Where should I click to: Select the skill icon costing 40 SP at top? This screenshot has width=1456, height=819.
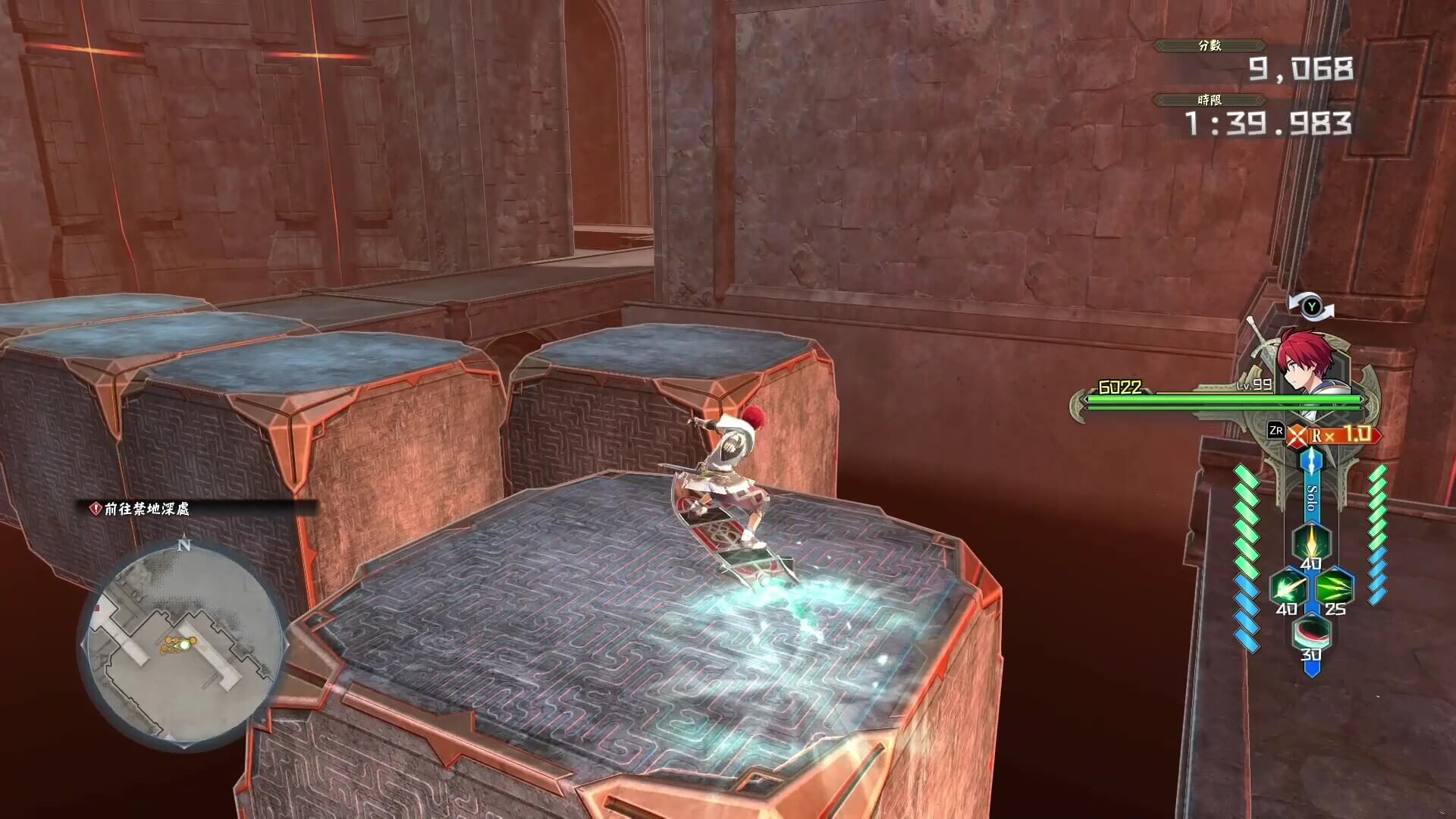tap(1312, 541)
